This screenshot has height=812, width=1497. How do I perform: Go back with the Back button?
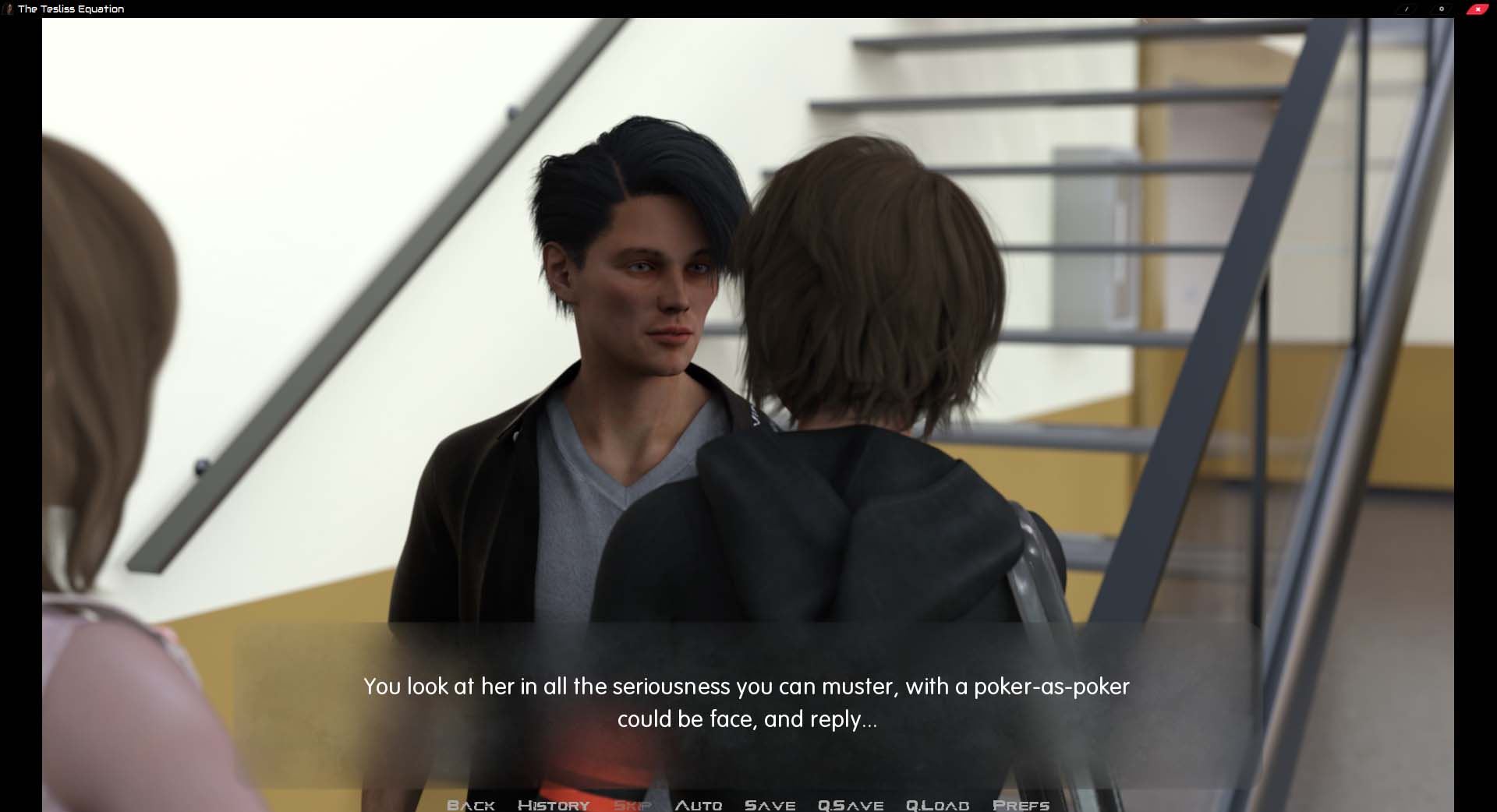[471, 804]
